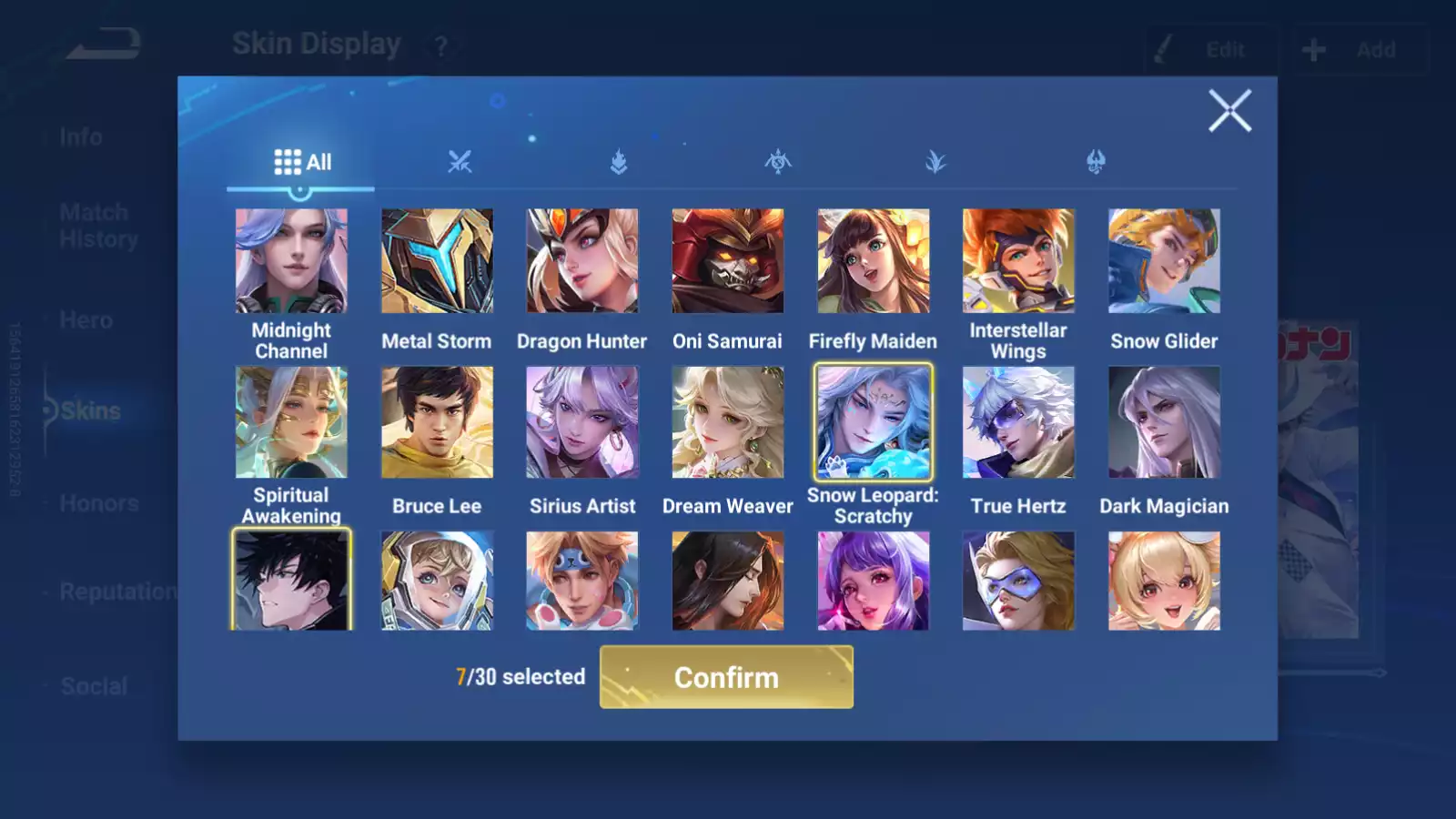Screen dimensions: 1456x819
Task: Select the astronaut helmet skin portrait
Action: click(x=437, y=581)
